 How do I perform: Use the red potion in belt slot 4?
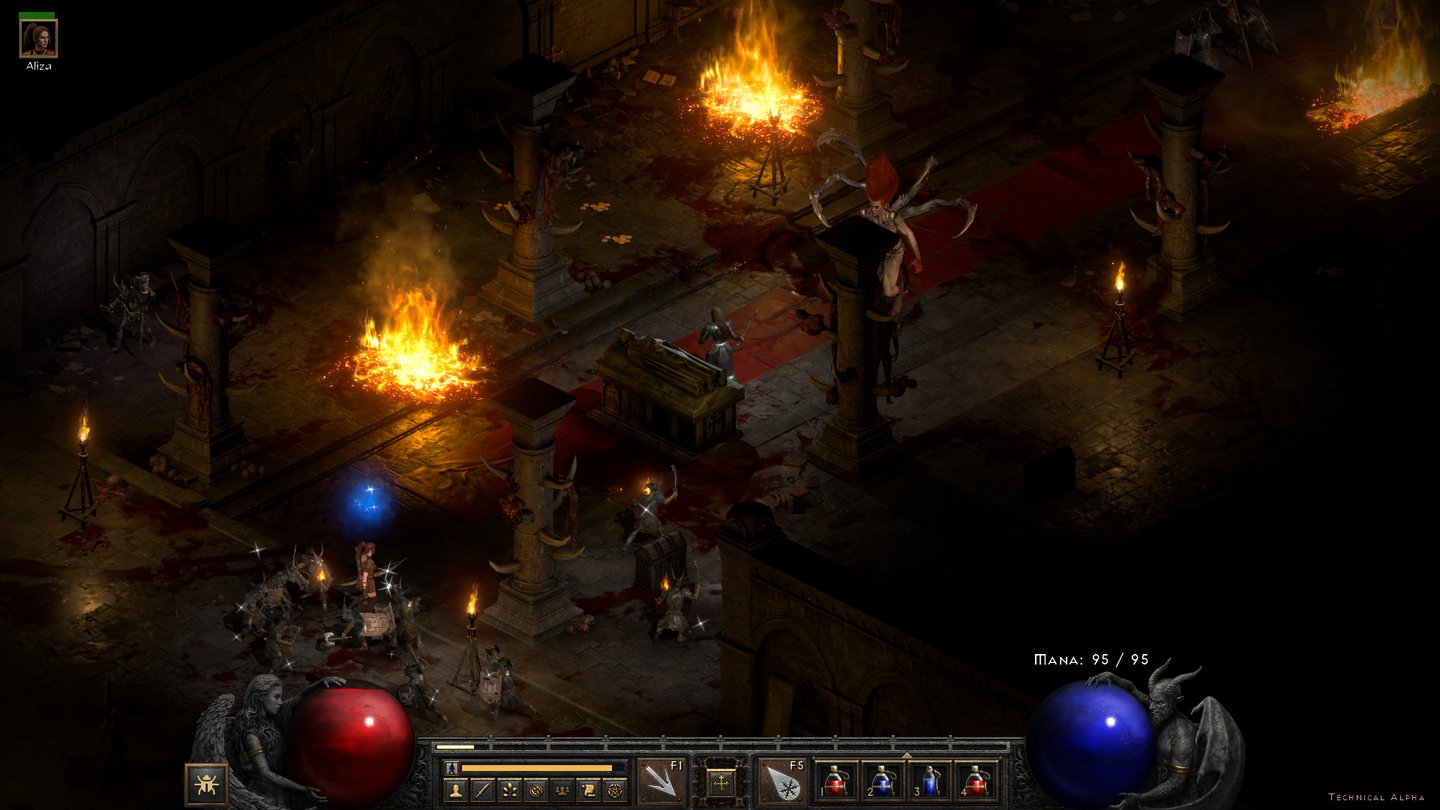click(x=975, y=781)
